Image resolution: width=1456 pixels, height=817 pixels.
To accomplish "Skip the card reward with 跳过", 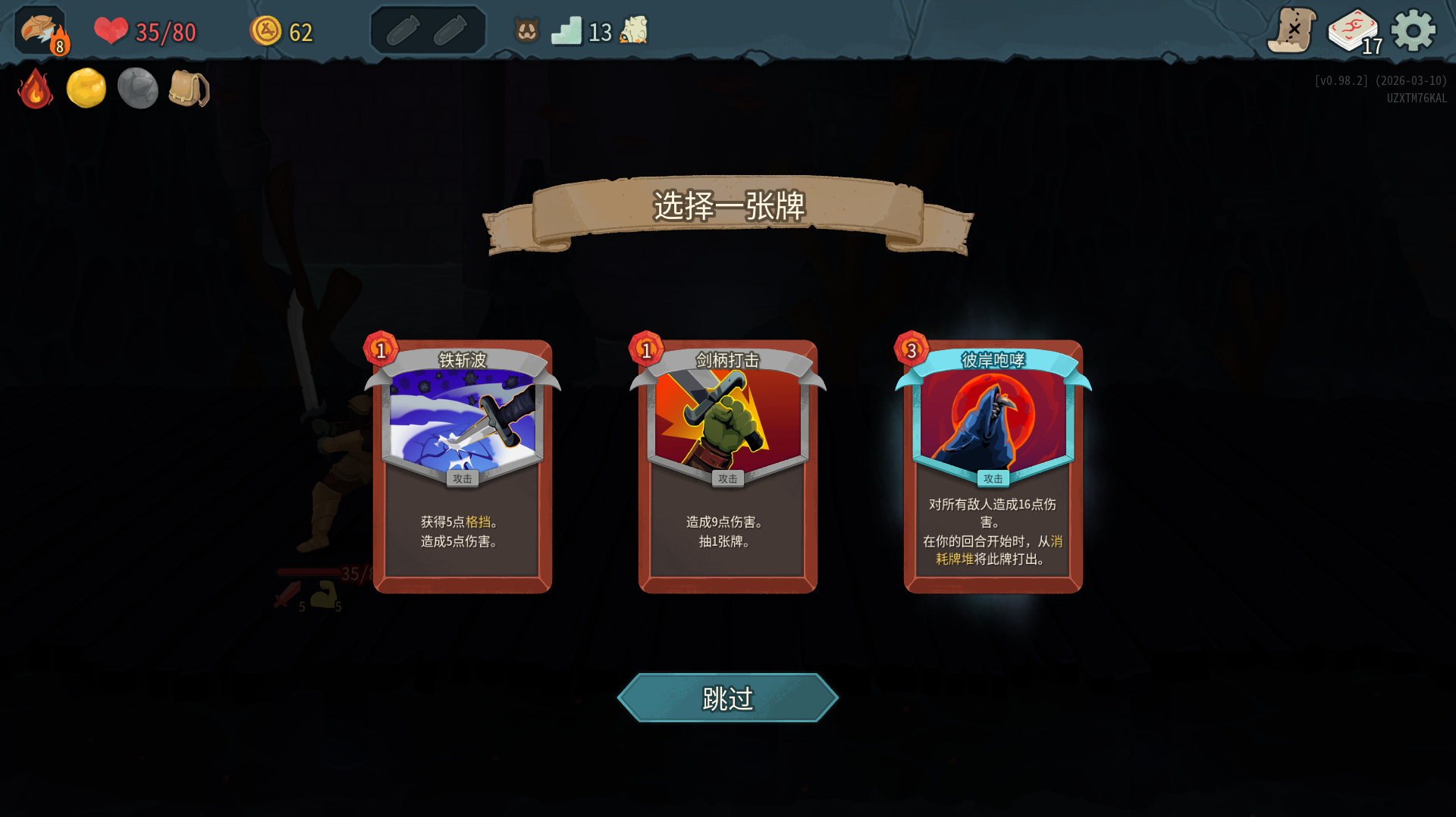I will coord(727,698).
